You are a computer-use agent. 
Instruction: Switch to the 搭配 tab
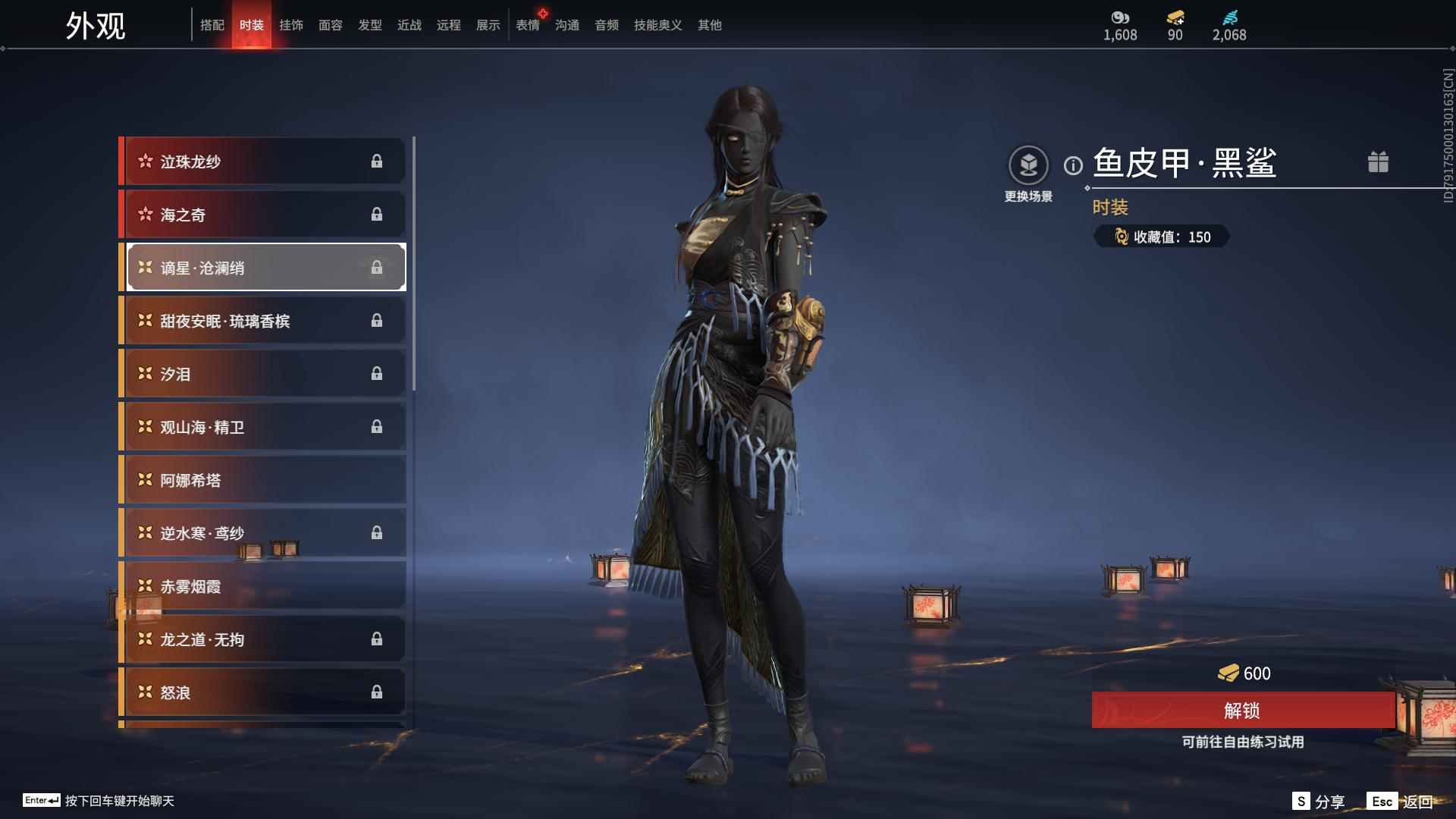click(212, 25)
